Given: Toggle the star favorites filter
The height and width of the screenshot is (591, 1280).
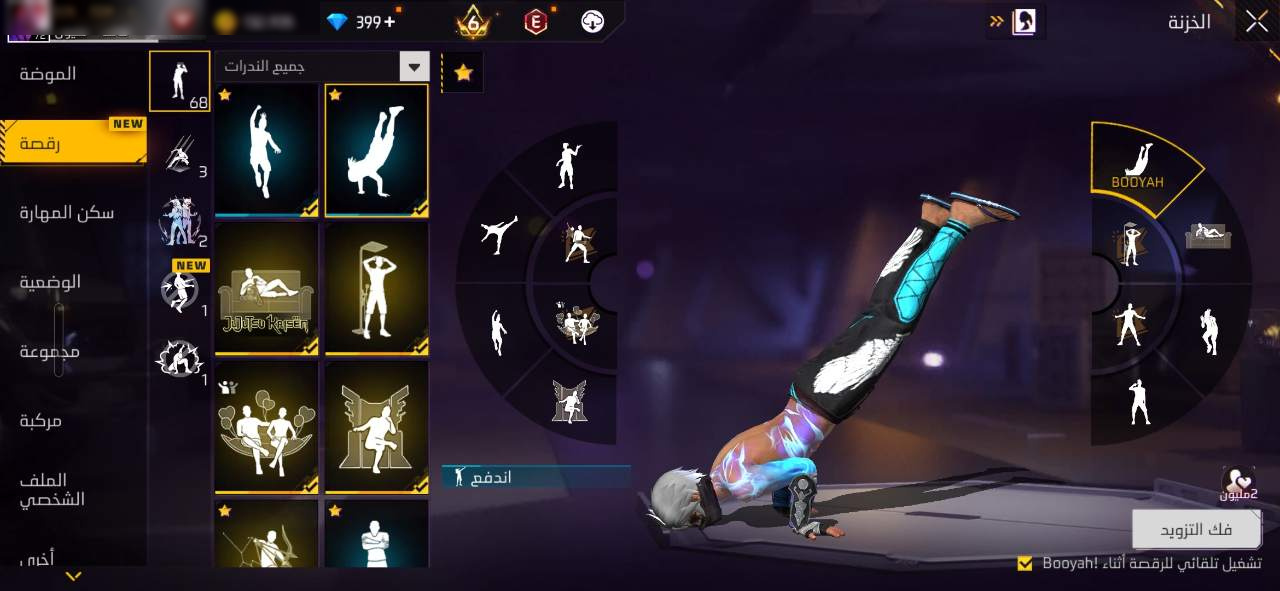Looking at the screenshot, I should [463, 73].
